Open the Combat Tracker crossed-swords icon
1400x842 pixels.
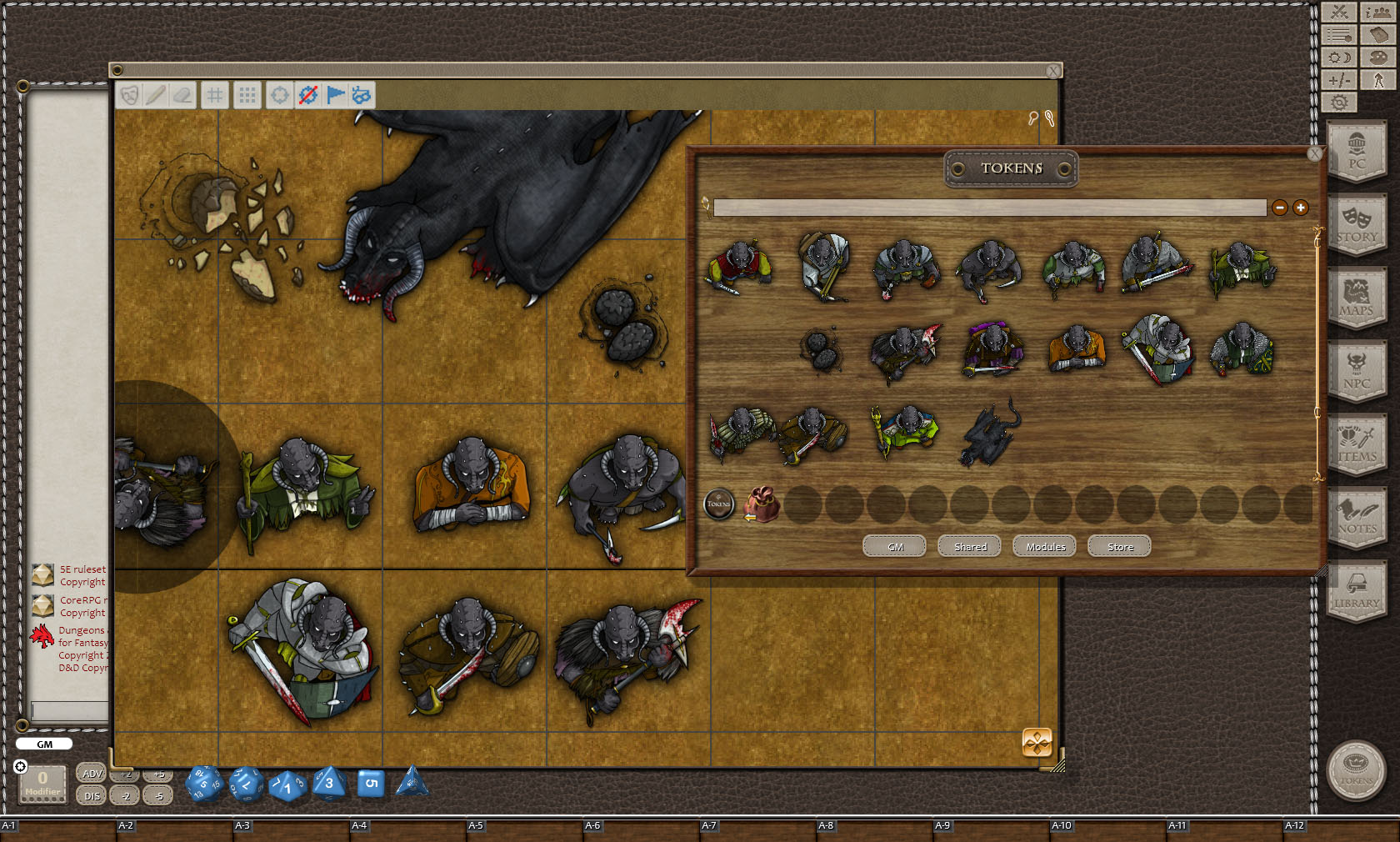point(1339,12)
